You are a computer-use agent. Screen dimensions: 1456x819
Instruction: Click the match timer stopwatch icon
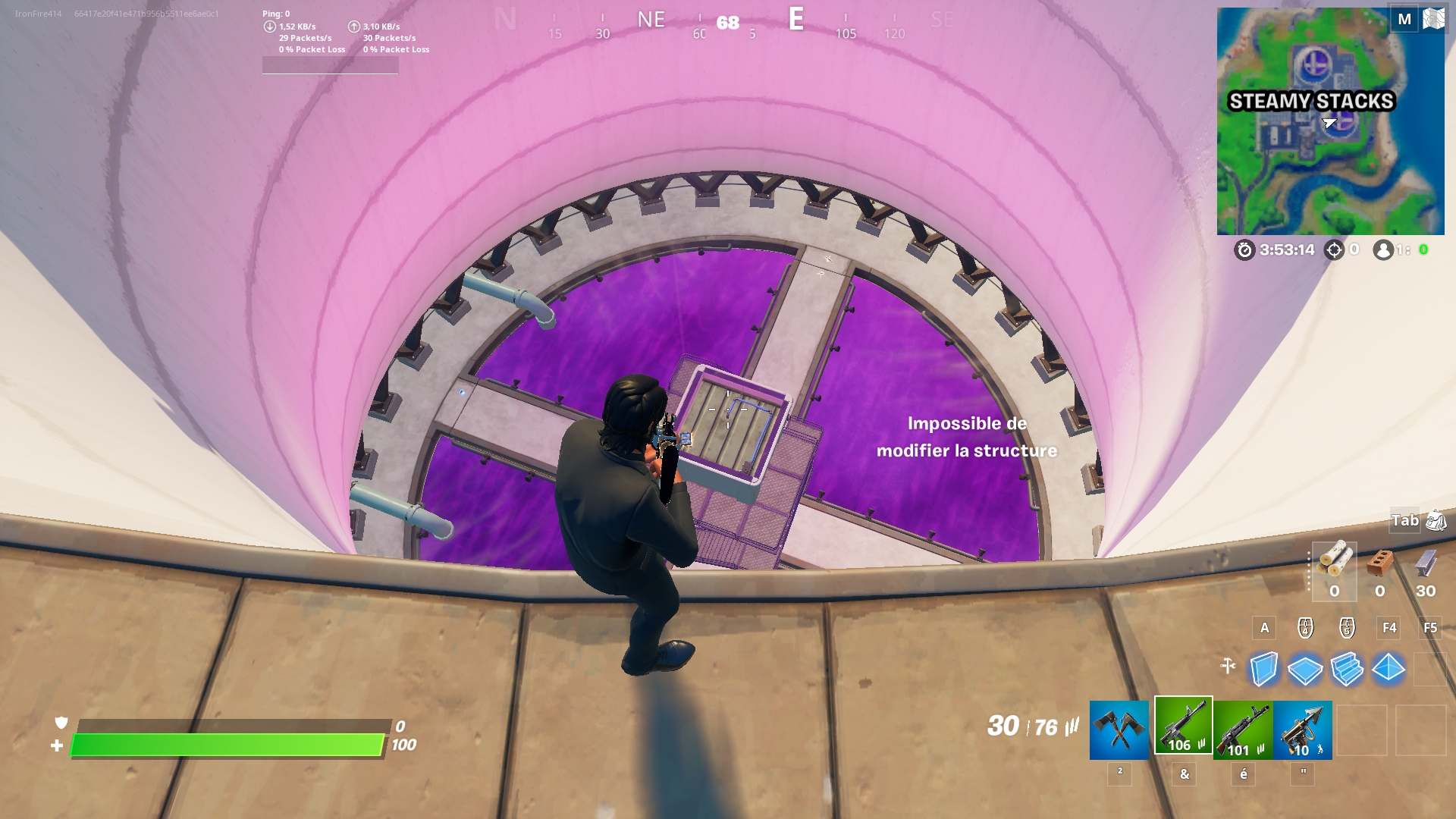(1244, 250)
